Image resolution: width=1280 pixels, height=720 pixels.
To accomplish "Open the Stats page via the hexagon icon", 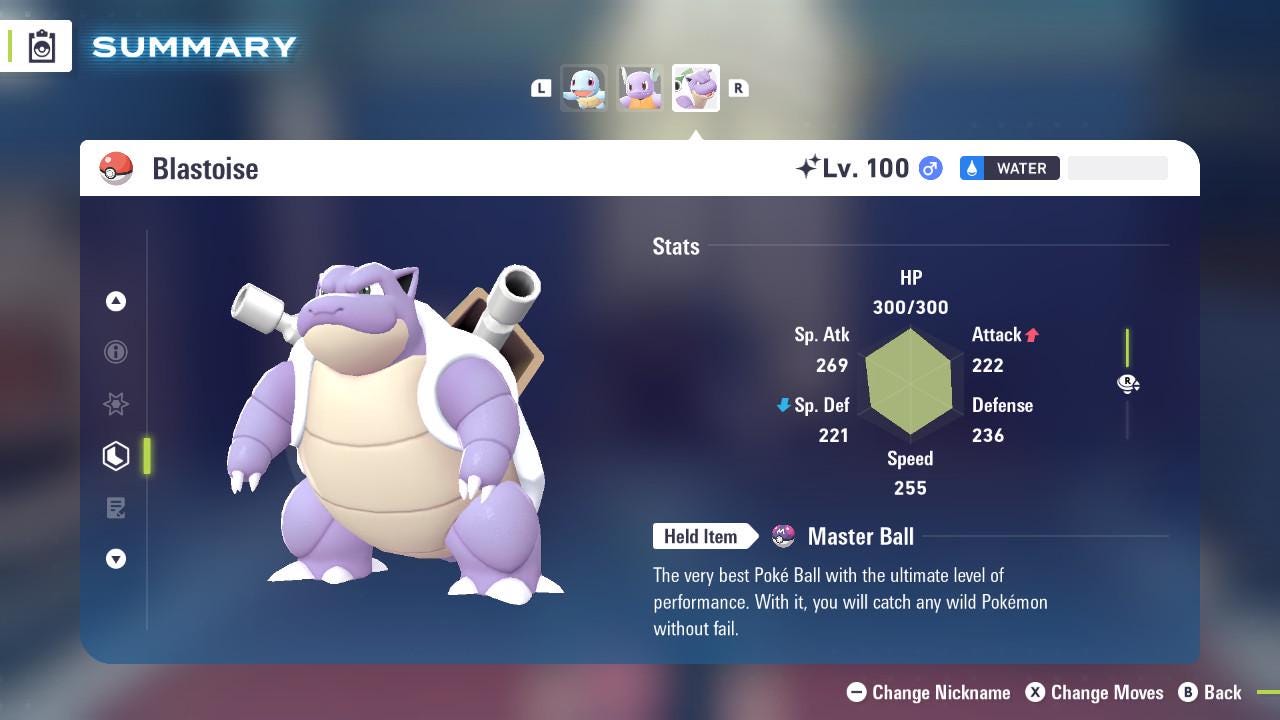I will [116, 456].
